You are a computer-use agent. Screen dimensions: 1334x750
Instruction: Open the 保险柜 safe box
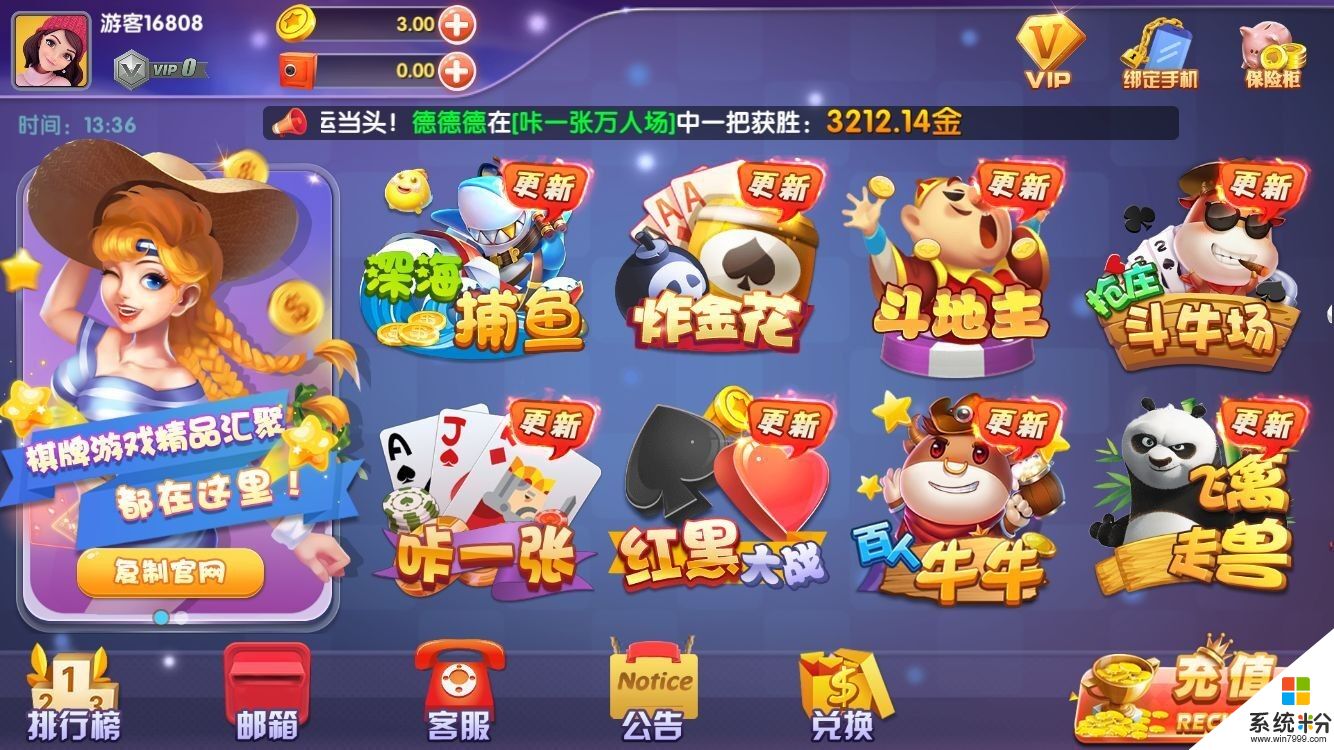click(1275, 55)
